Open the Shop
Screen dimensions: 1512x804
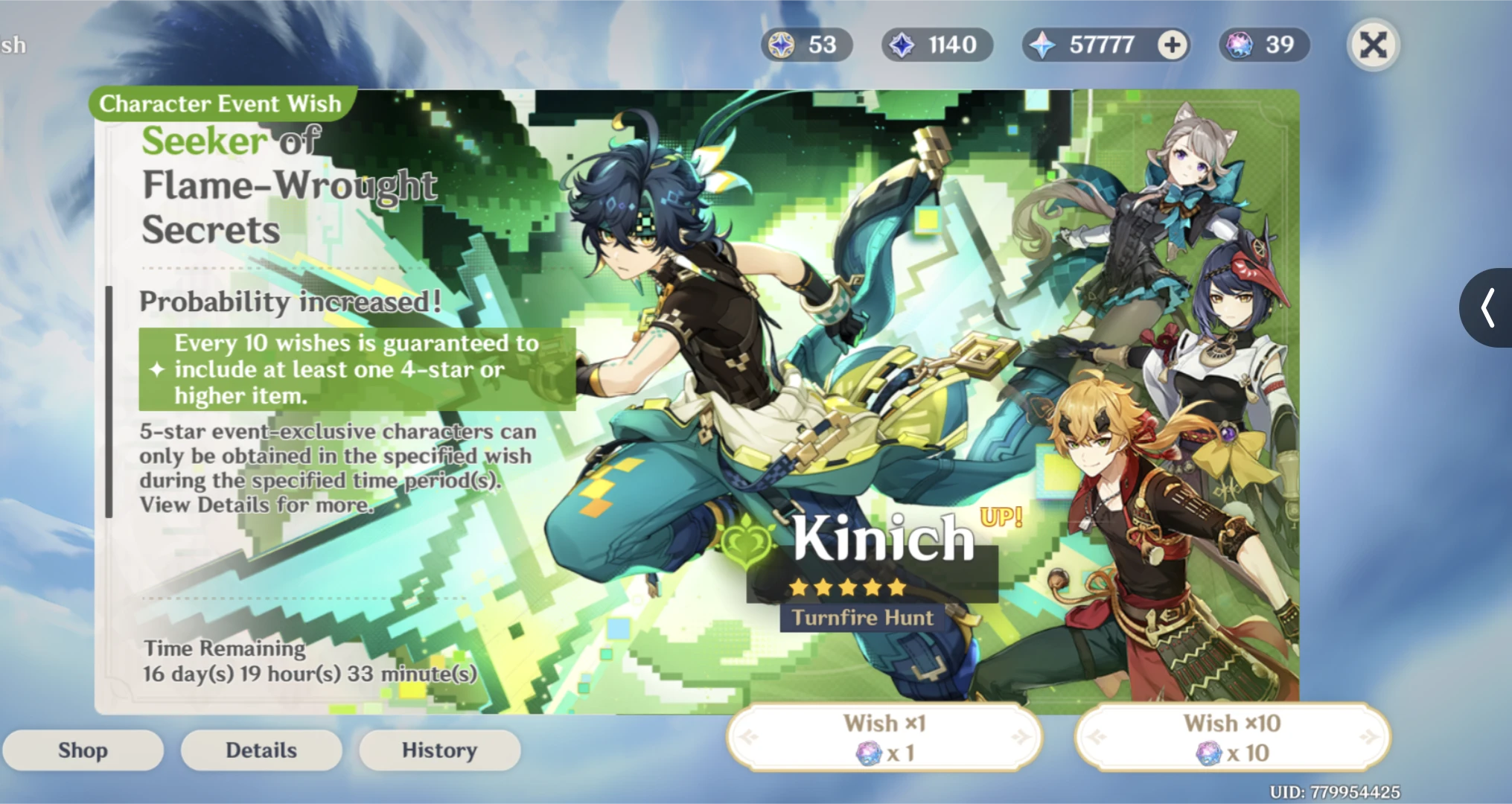(83, 750)
